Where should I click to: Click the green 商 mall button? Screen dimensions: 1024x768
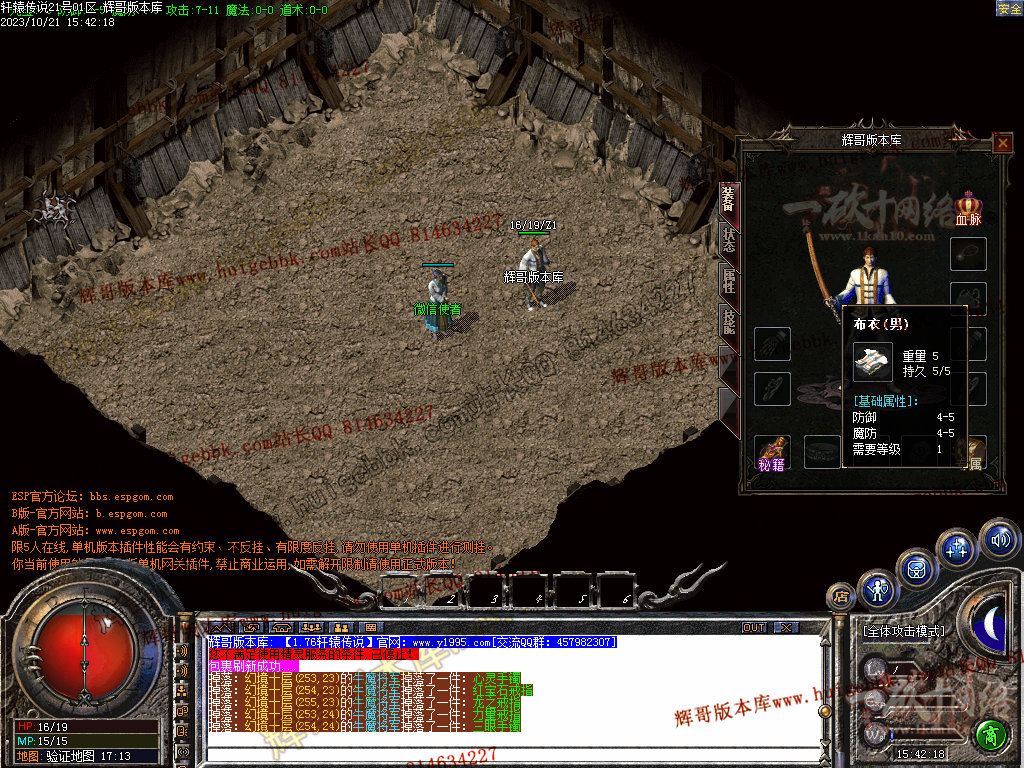tap(992, 735)
